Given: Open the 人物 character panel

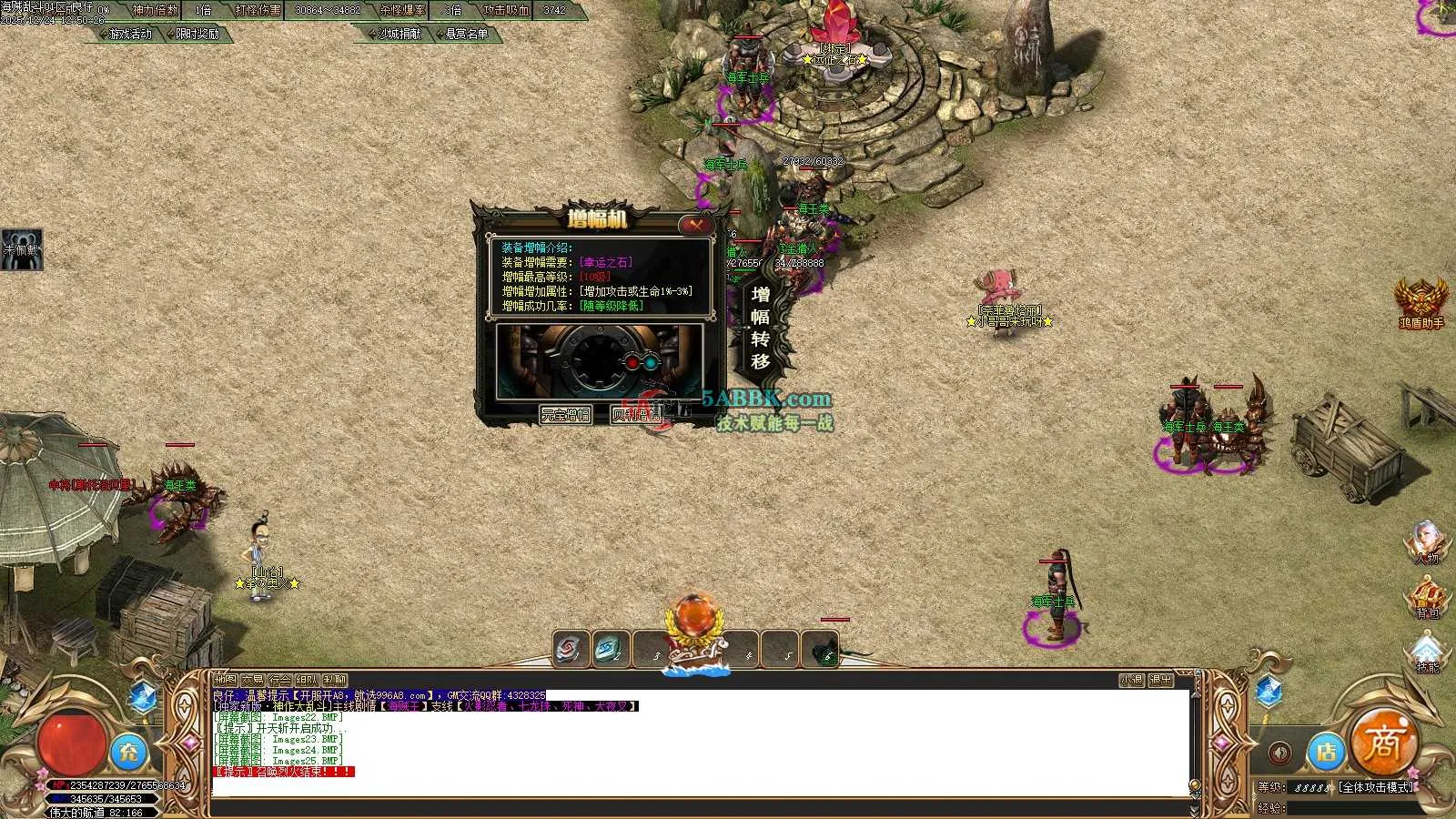Looking at the screenshot, I should 1427,541.
